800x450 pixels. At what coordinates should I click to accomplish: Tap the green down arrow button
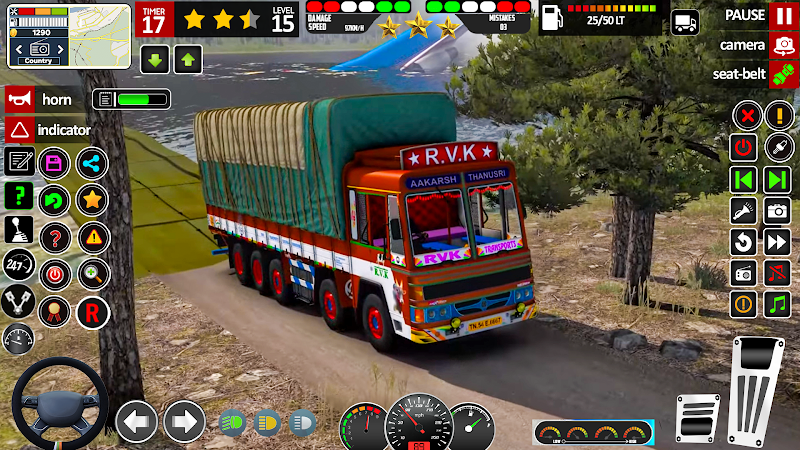(x=155, y=59)
